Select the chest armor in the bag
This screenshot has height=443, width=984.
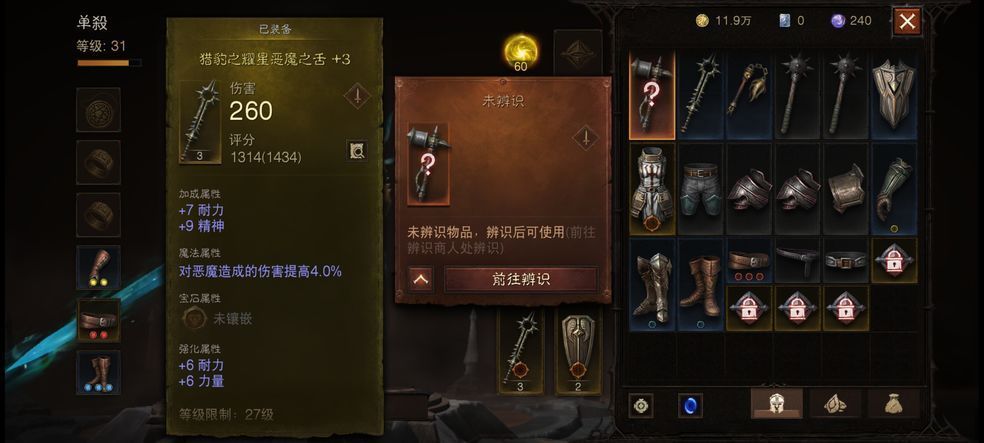[651, 188]
